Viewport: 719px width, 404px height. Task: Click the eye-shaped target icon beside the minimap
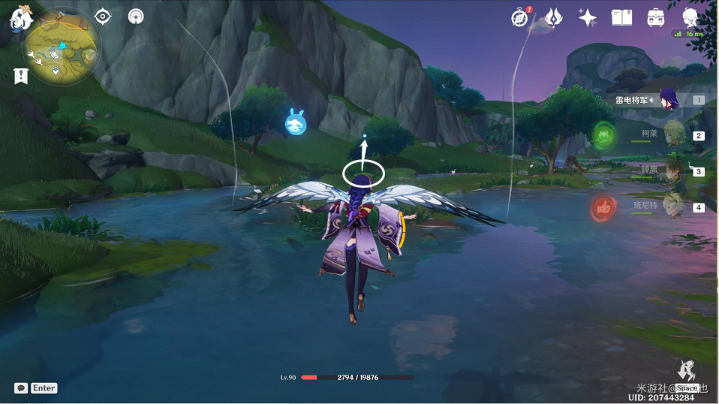(x=102, y=16)
